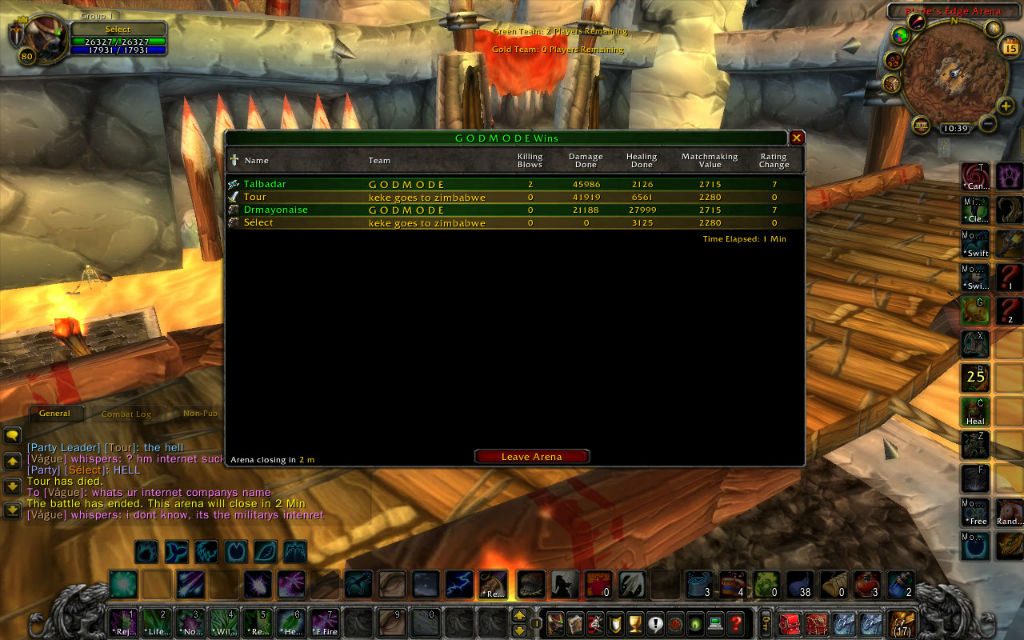The image size is (1024, 640).
Task: Leave the arena with the red button
Action: coord(531,457)
